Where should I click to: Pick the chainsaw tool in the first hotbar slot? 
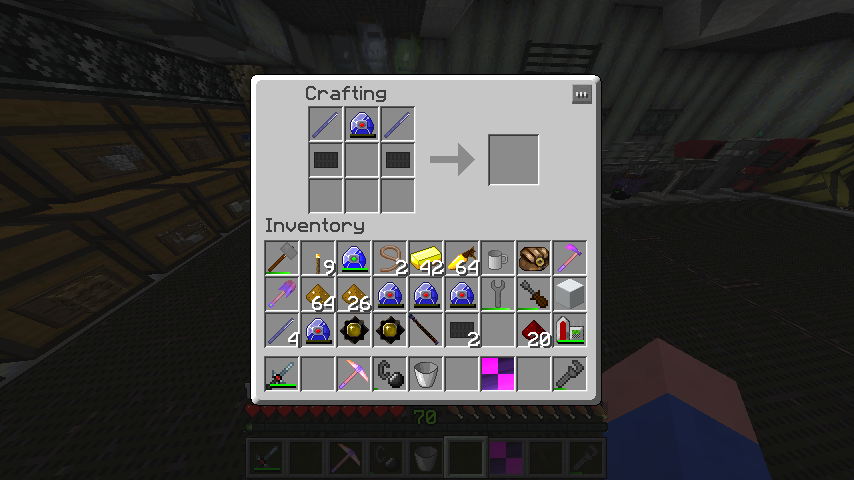coord(282,374)
